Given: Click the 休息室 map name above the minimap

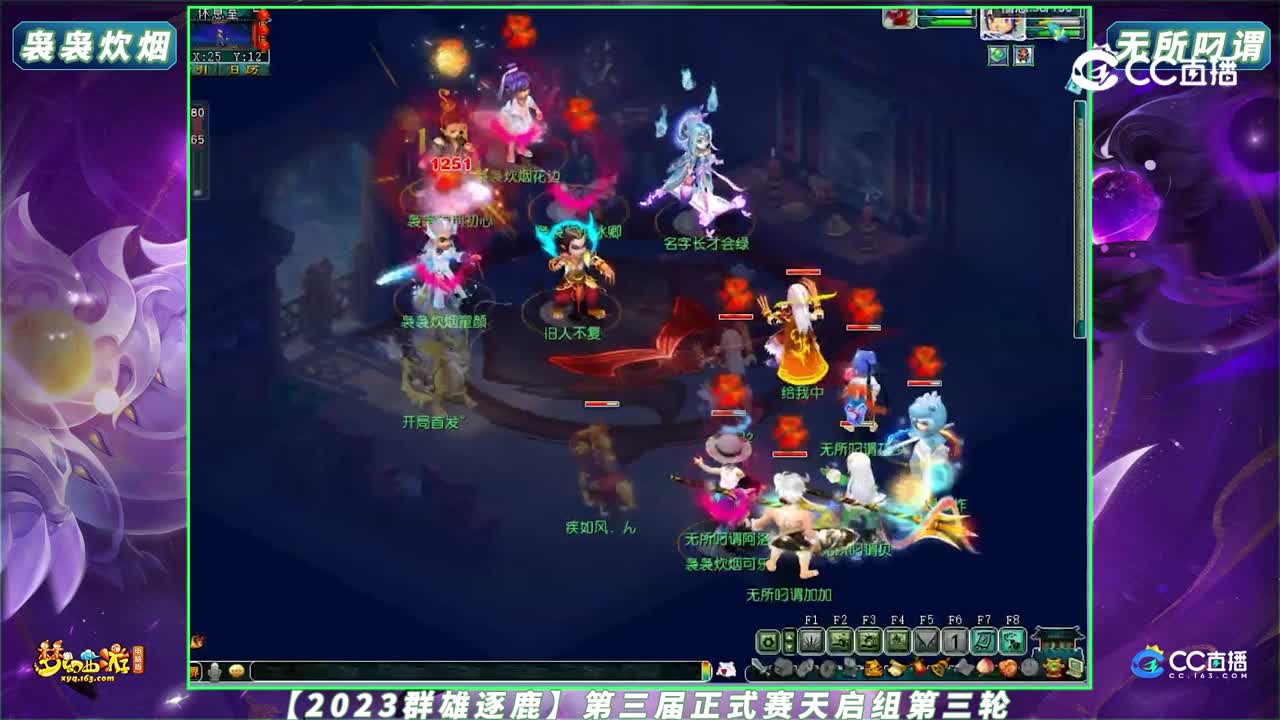Looking at the screenshot, I should [x=217, y=14].
